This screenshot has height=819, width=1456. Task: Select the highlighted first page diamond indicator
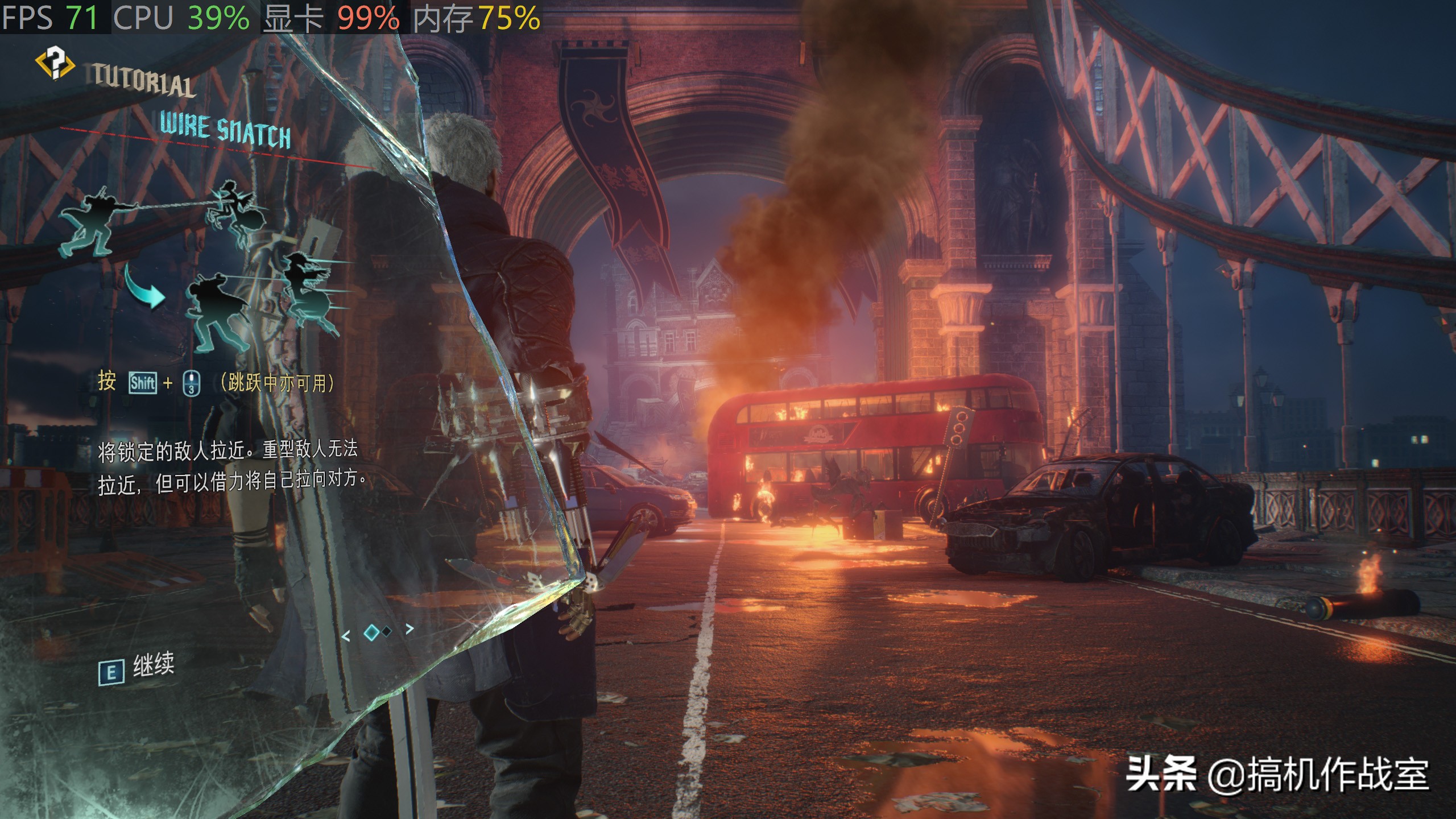(371, 632)
